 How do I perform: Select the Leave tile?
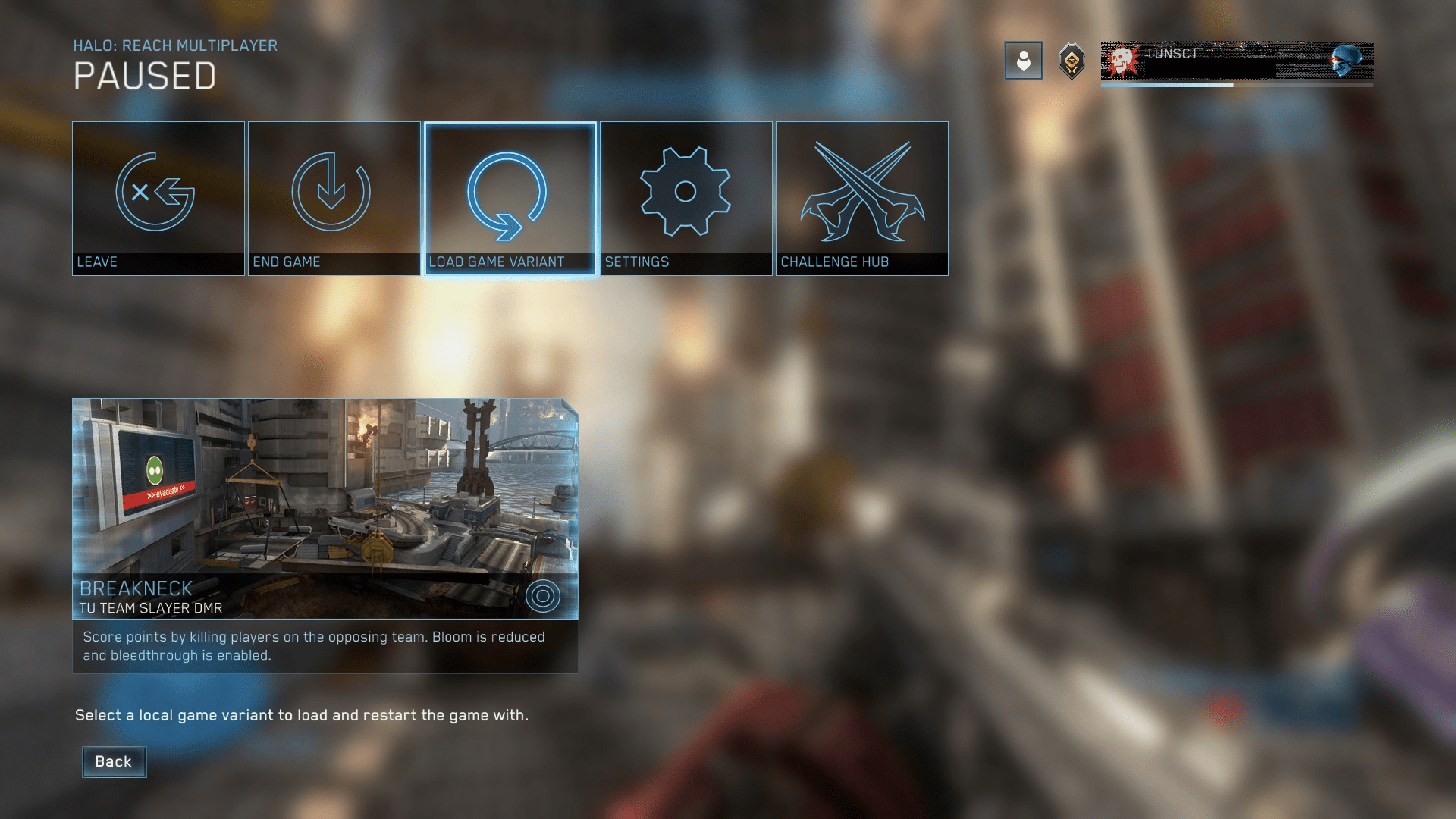pyautogui.click(x=158, y=198)
